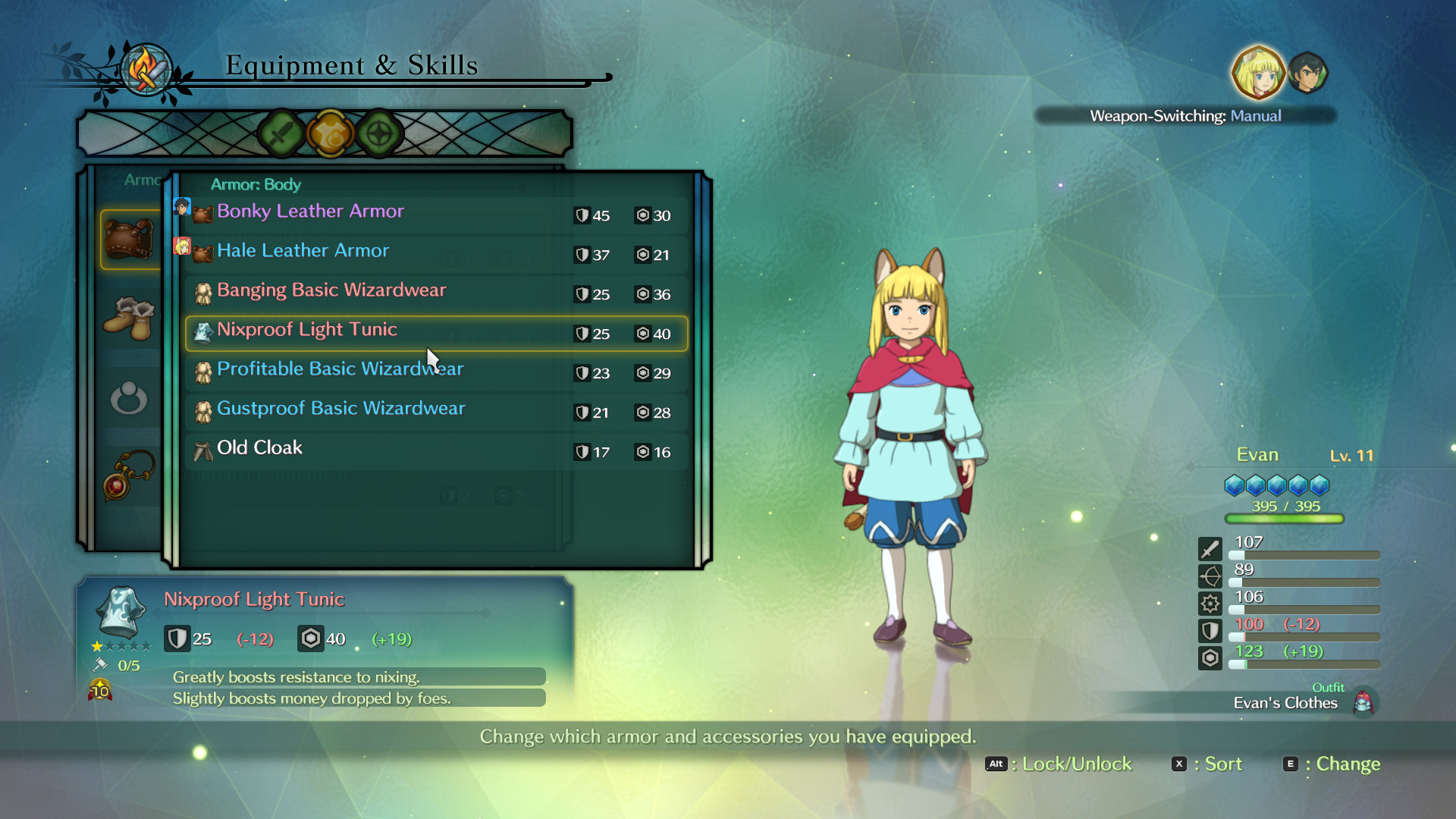Select the body armor slot
1456x819 pixels.
coord(130,239)
